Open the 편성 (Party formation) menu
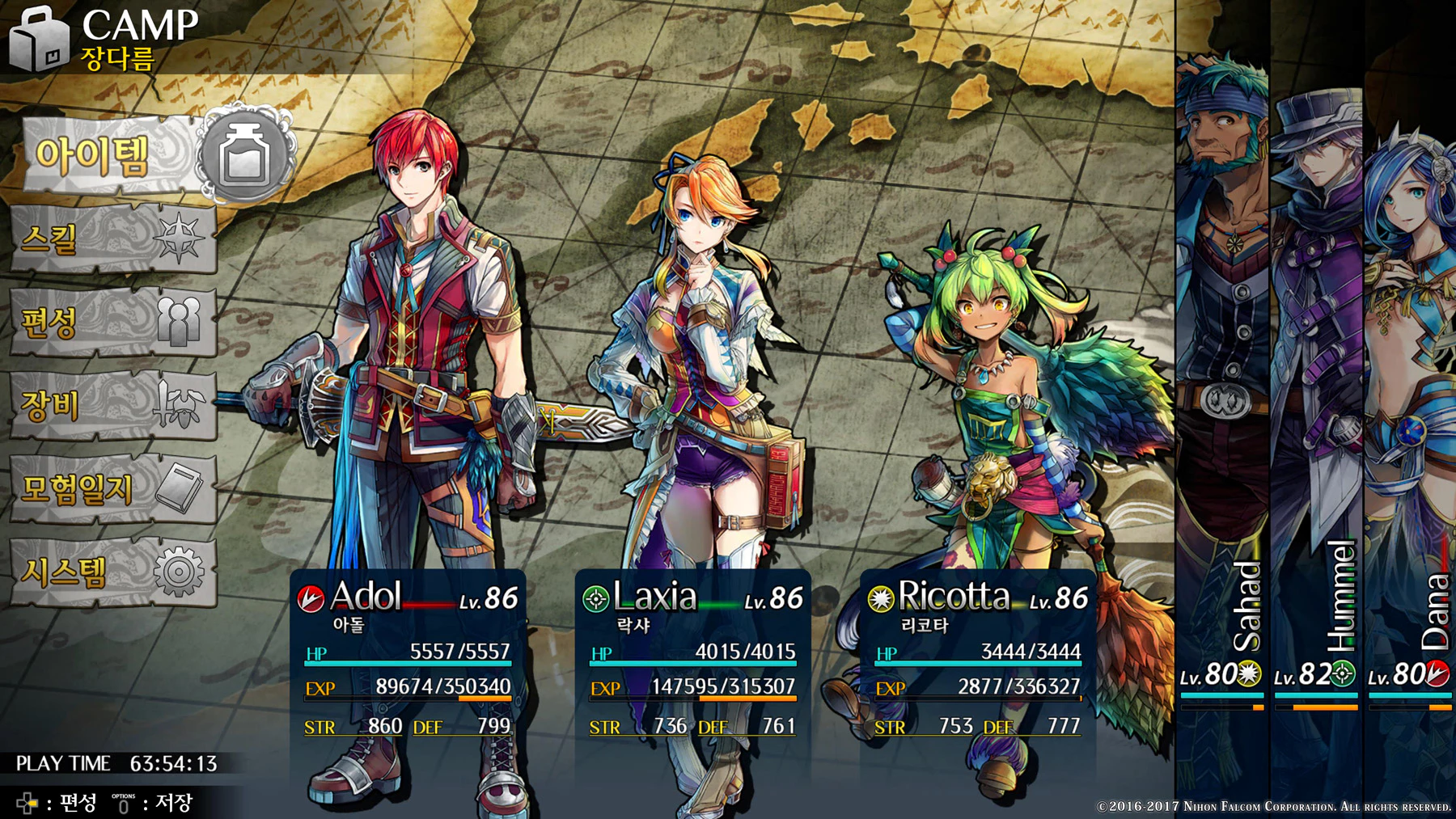Screen dimensions: 1456x819 [113, 322]
